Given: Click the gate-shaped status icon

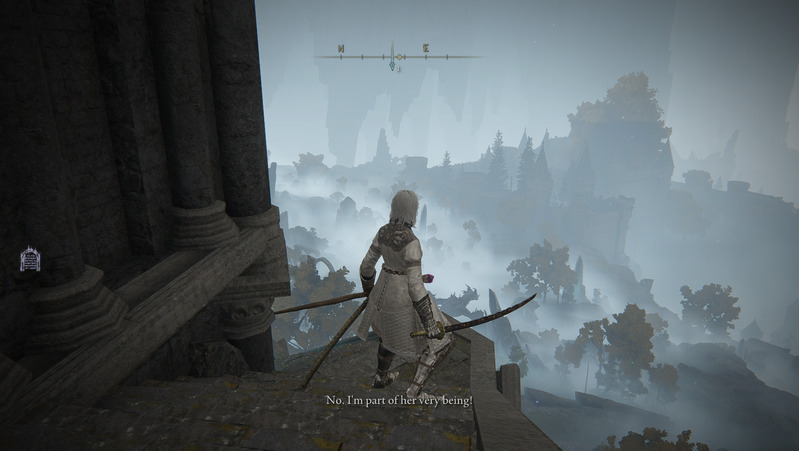Looking at the screenshot, I should pyautogui.click(x=30, y=260).
